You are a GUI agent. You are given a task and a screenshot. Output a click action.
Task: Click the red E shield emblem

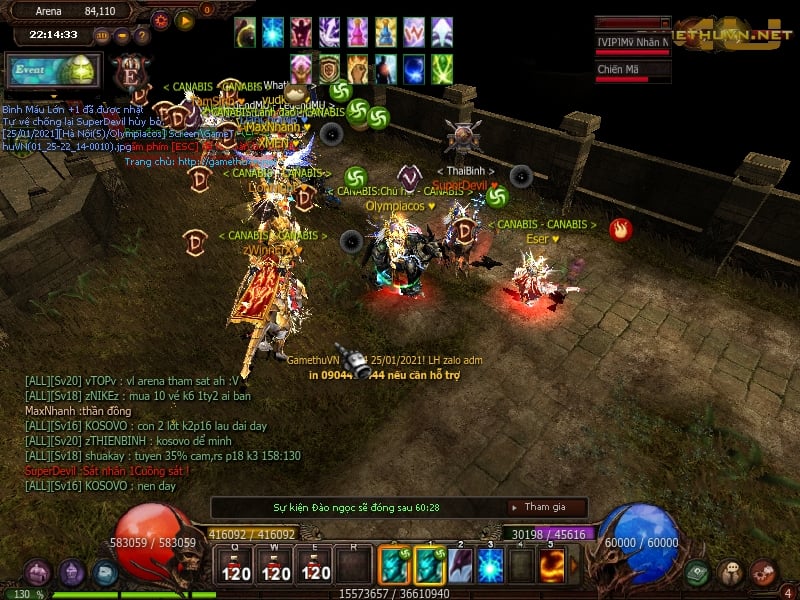[x=130, y=72]
